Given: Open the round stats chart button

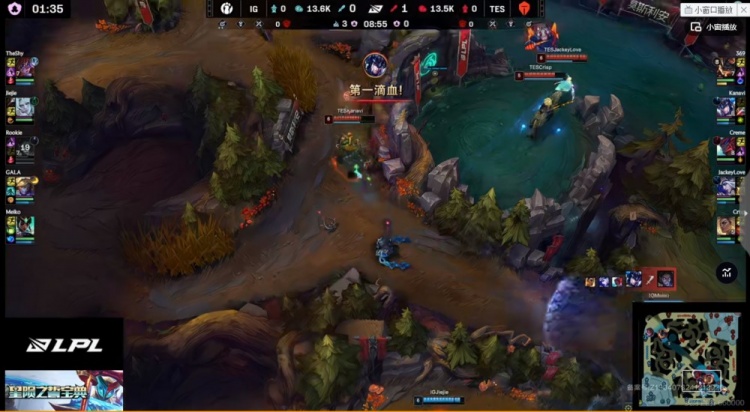Looking at the screenshot, I should [727, 271].
